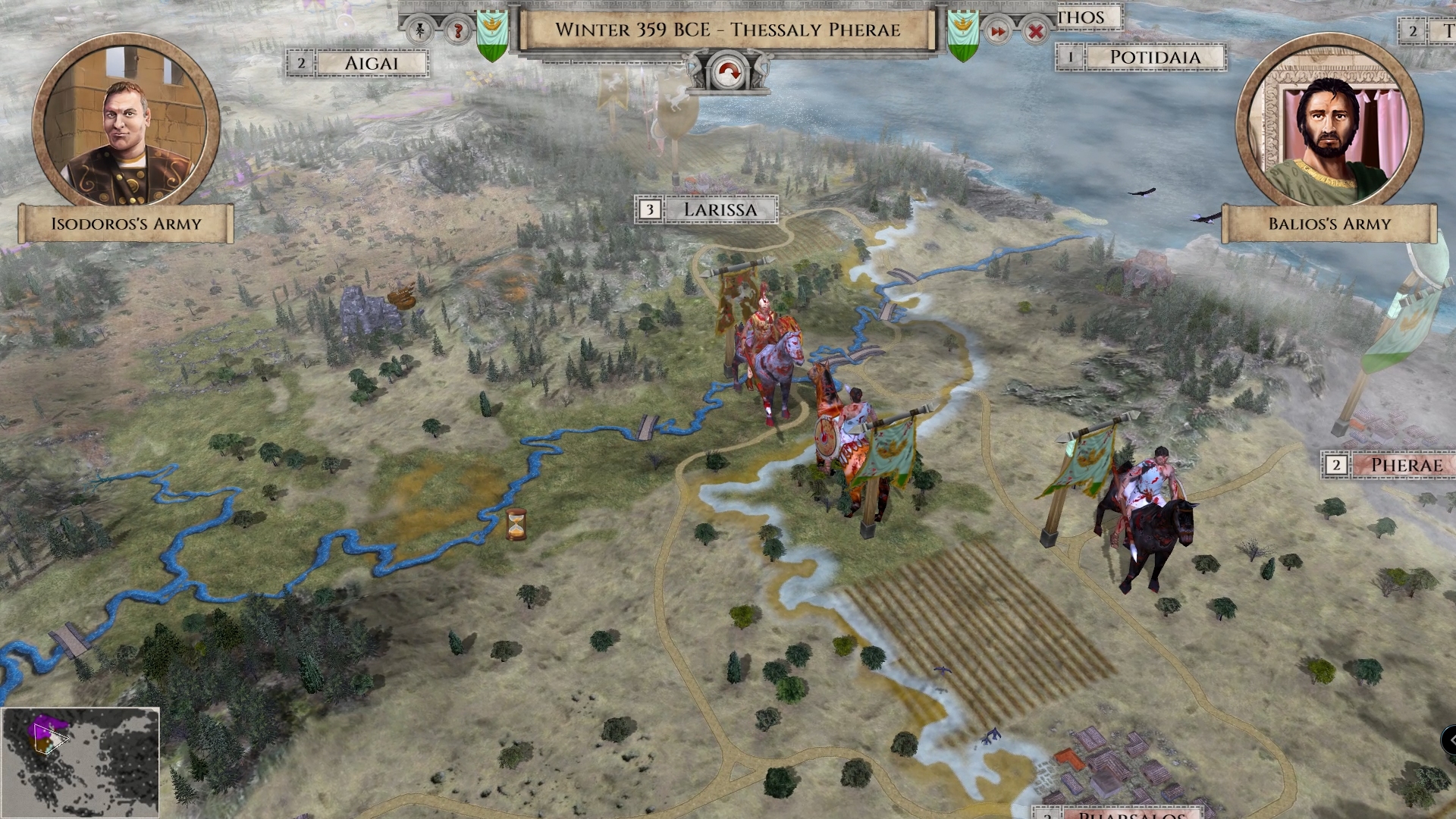Click the Winter 359 BCE title banner

[x=728, y=30]
